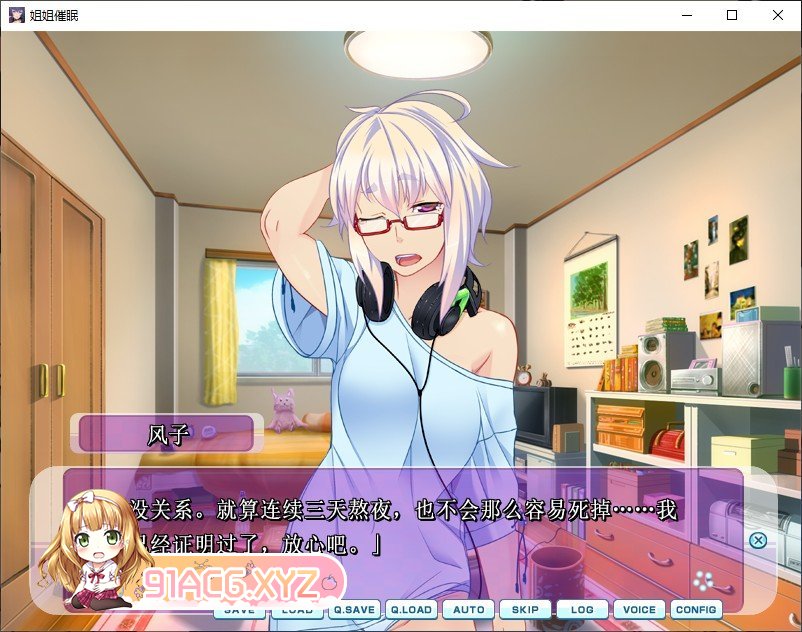Replay the line with the VOICE button
This screenshot has height=632, width=802.
639,609
